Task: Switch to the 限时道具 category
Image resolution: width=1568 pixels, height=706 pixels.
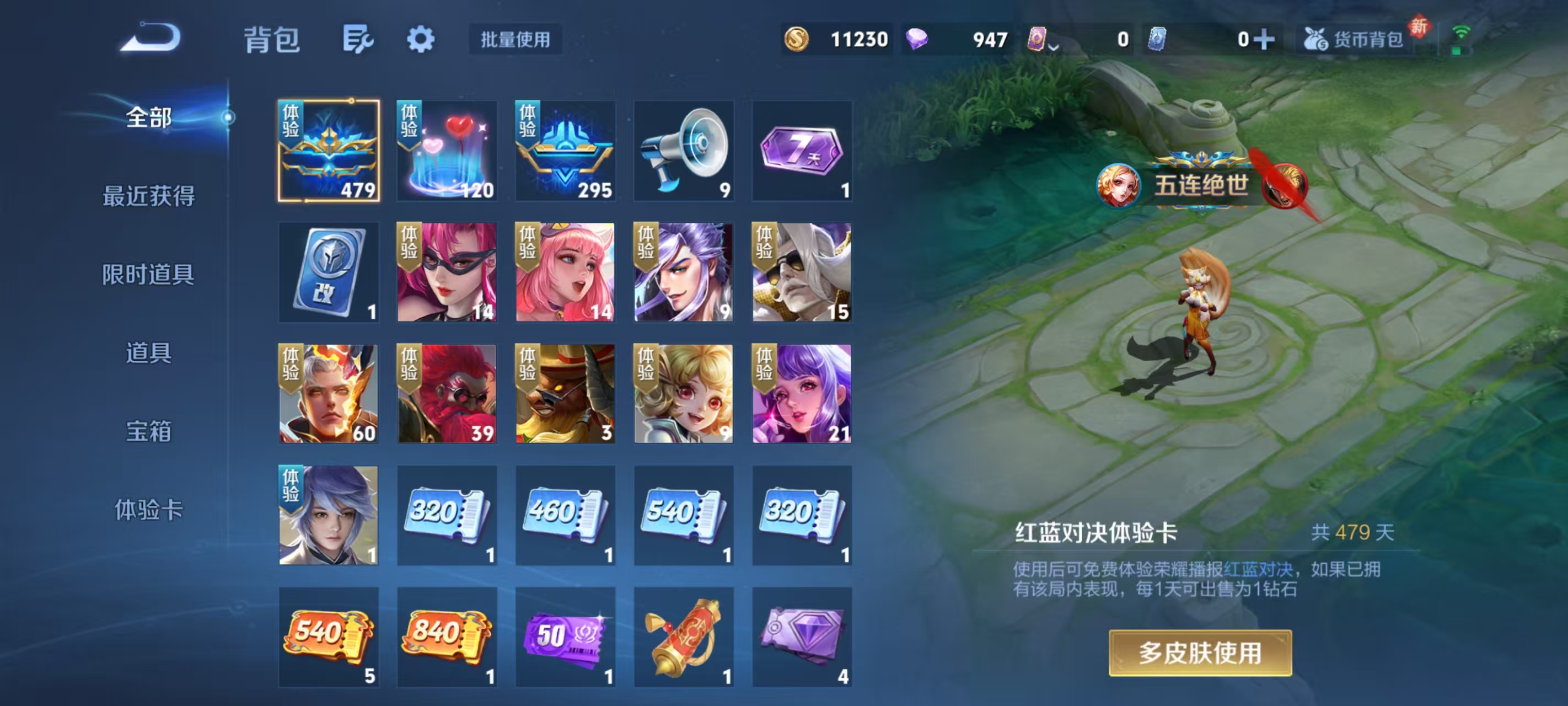Action: (x=148, y=275)
